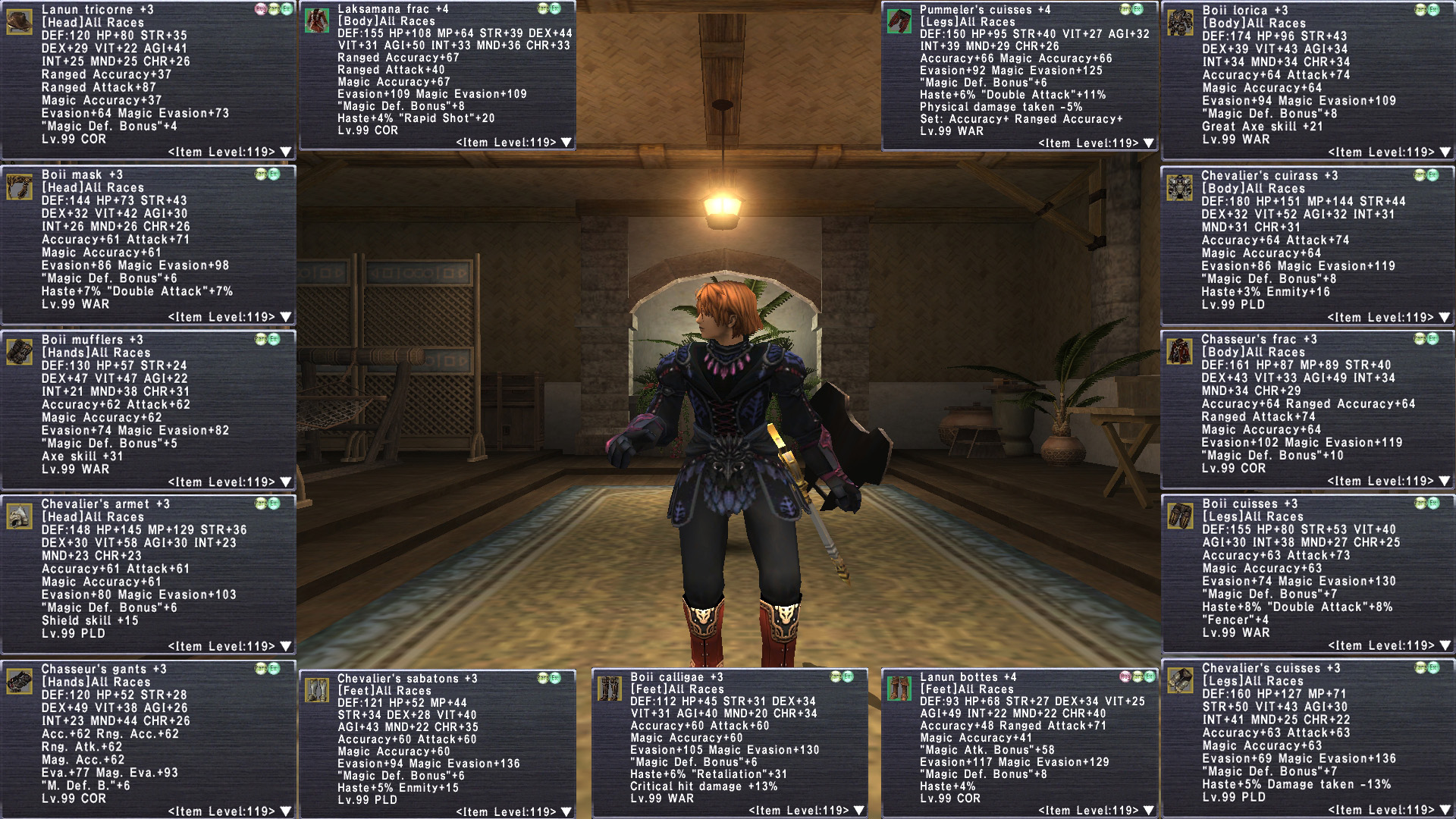Click the Boii mask +3 icon

click(19, 187)
